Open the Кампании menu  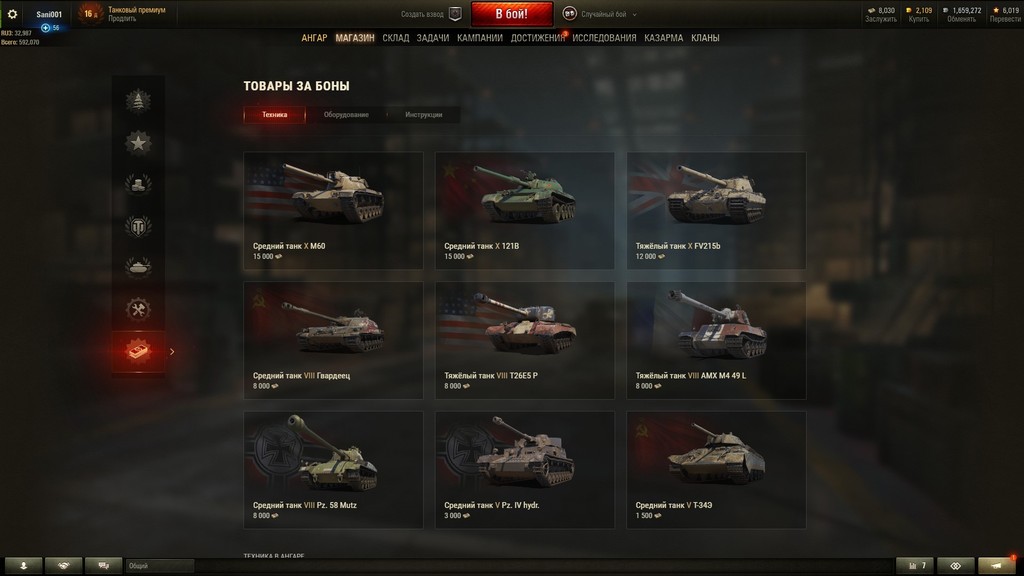pos(480,38)
